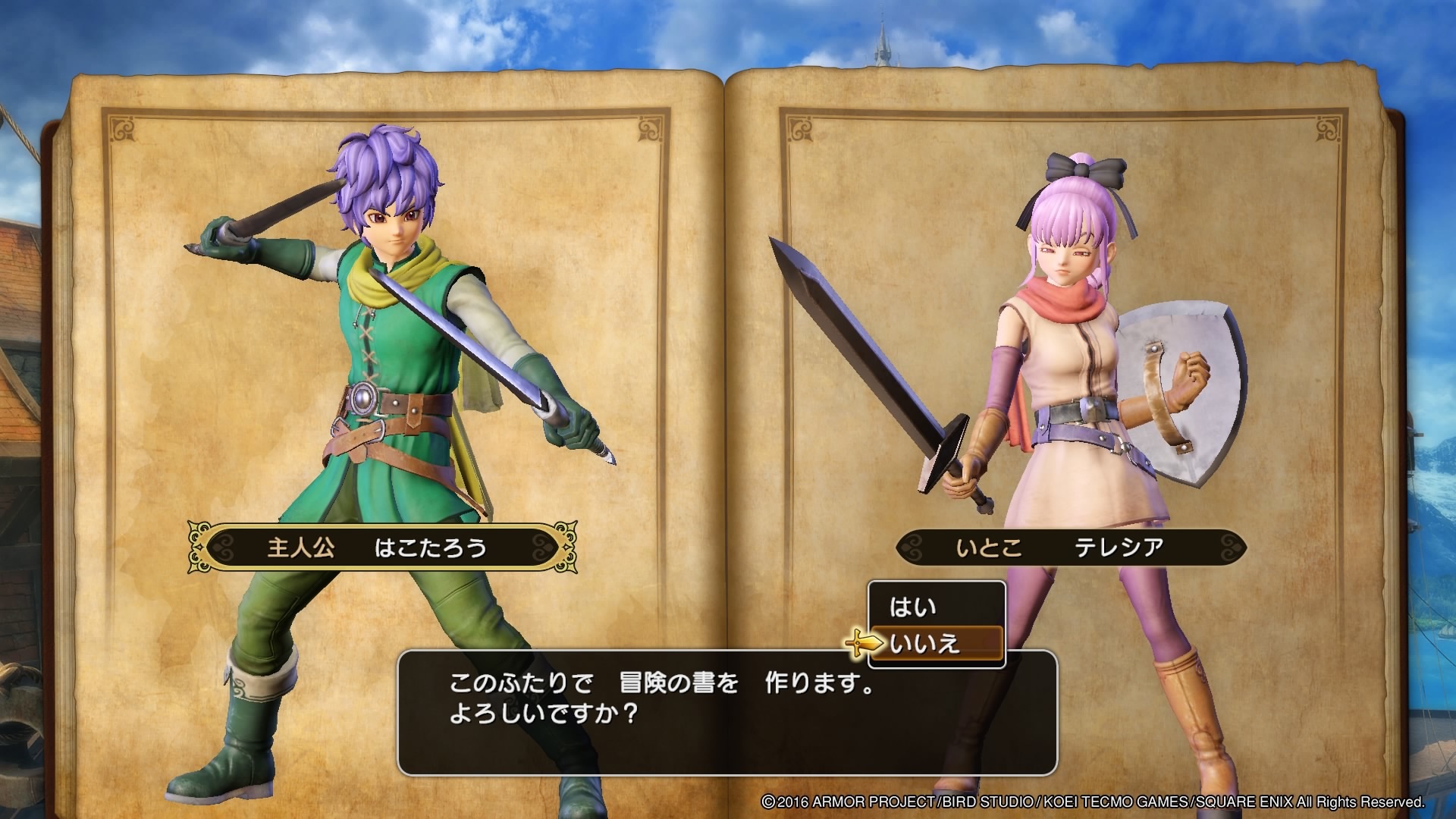Select いいえ to decline creating the log
Screen dimensions: 1456x819
pos(925,645)
